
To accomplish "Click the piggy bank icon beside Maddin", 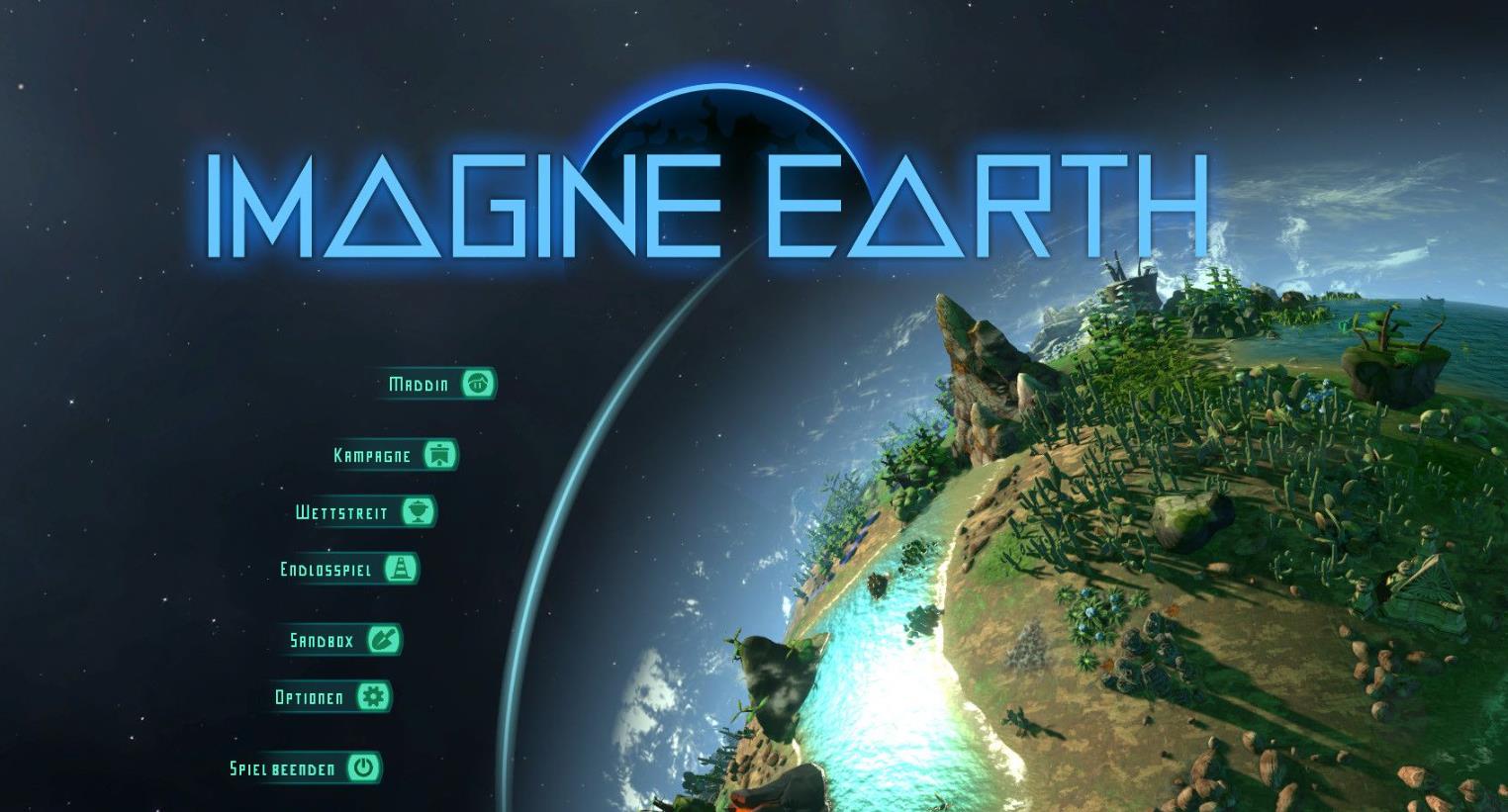I will [478, 384].
